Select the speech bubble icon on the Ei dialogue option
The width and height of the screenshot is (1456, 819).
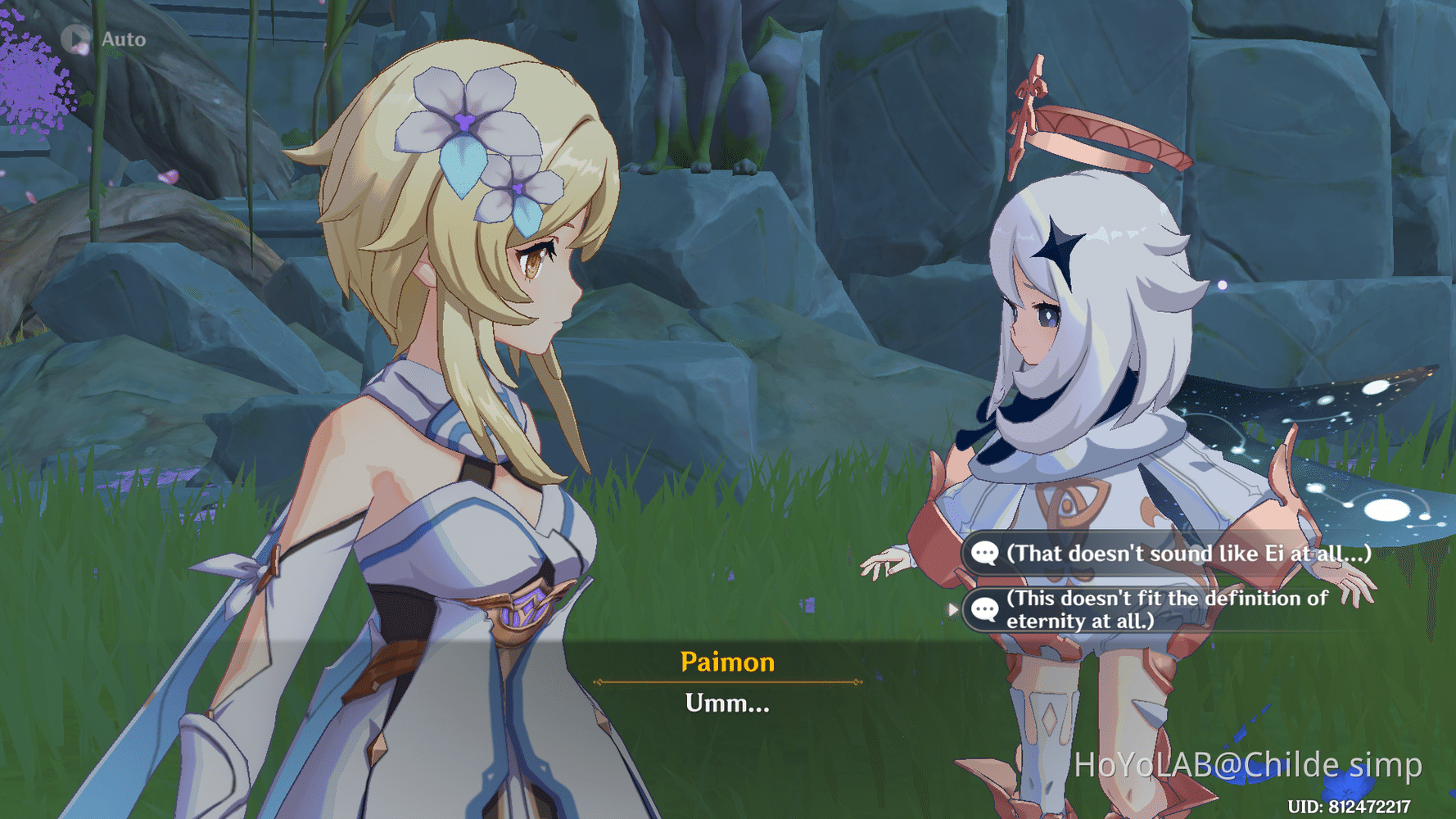pyautogui.click(x=986, y=554)
